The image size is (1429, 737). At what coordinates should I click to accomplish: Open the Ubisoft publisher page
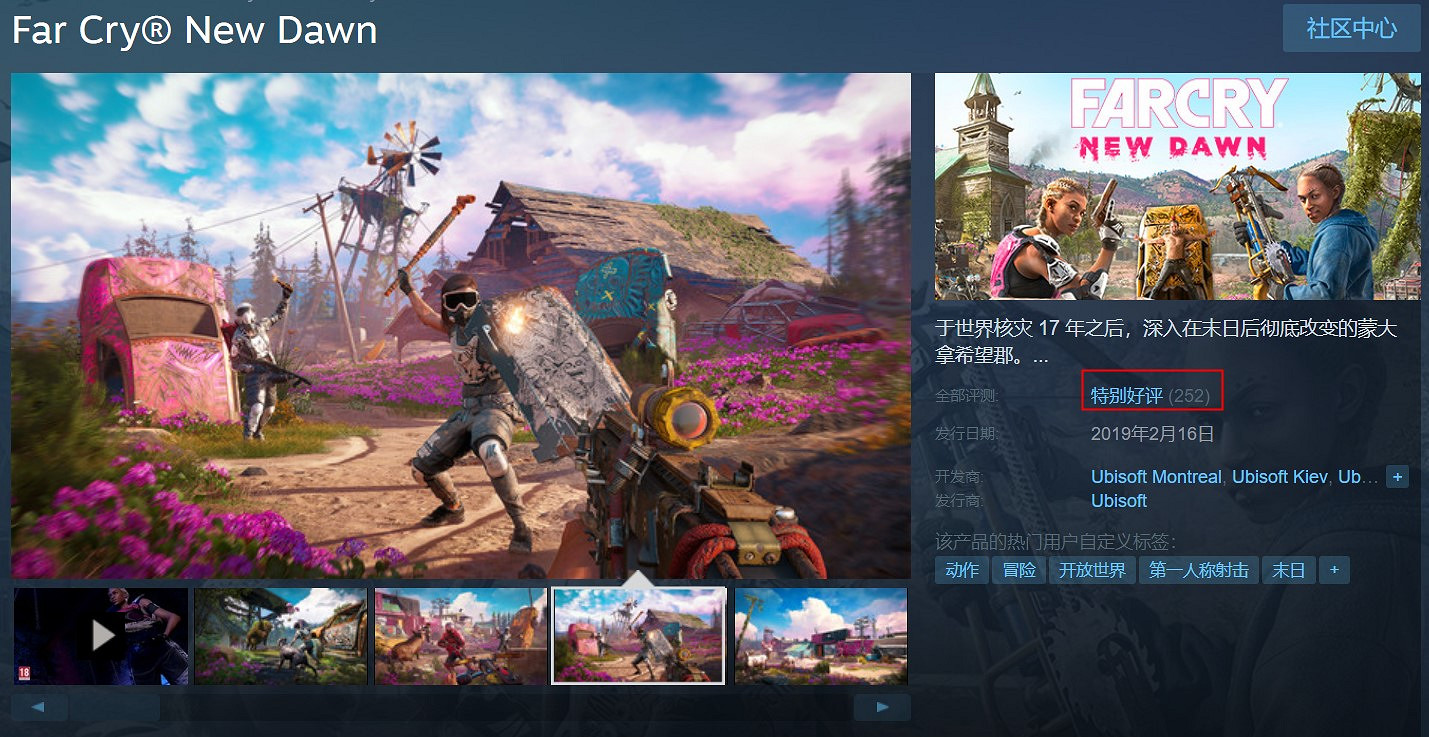[x=1119, y=501]
